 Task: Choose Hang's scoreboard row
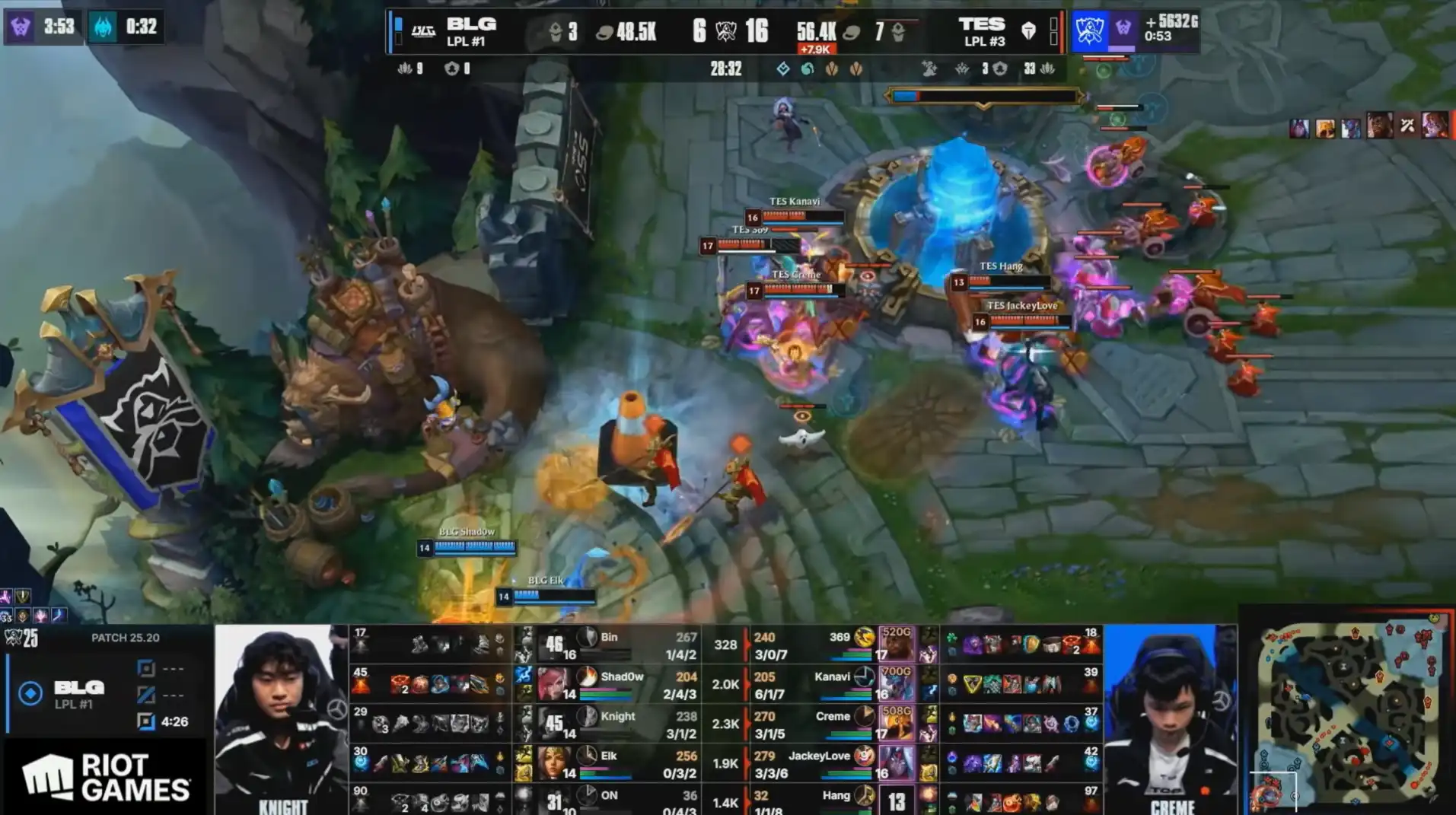pyautogui.click(x=830, y=801)
